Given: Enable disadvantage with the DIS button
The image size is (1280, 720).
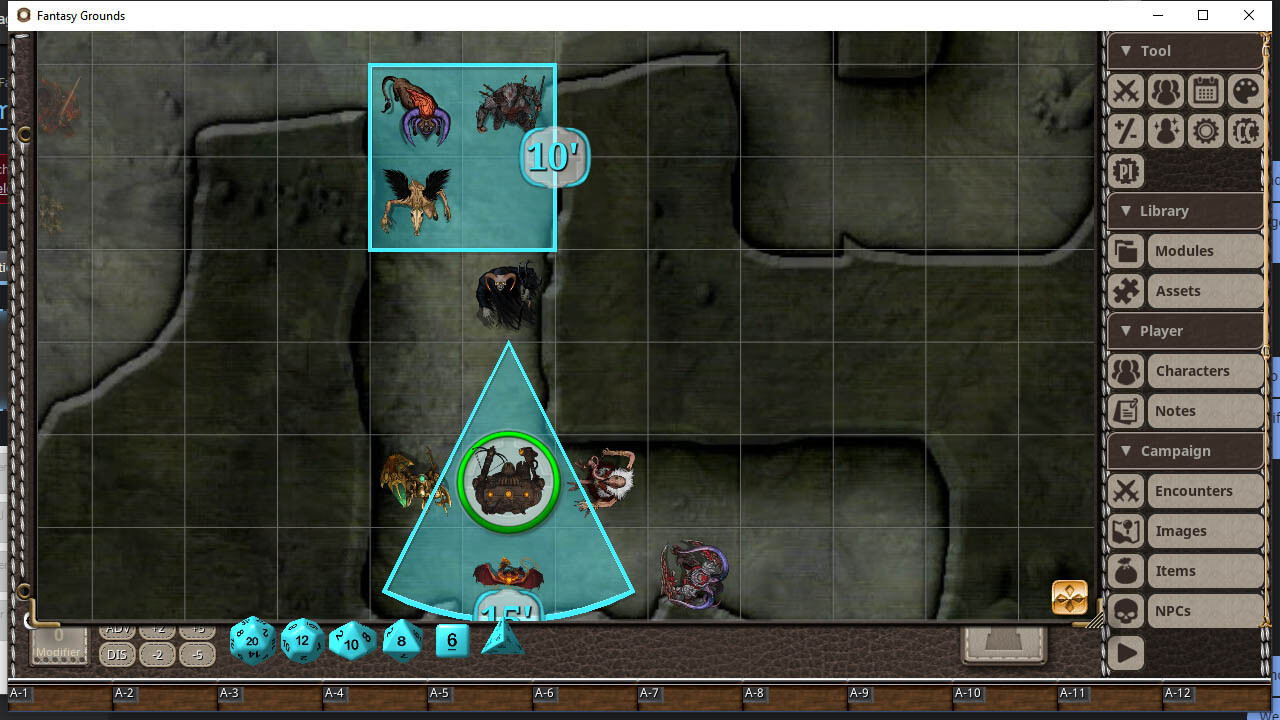Looking at the screenshot, I should (x=117, y=655).
